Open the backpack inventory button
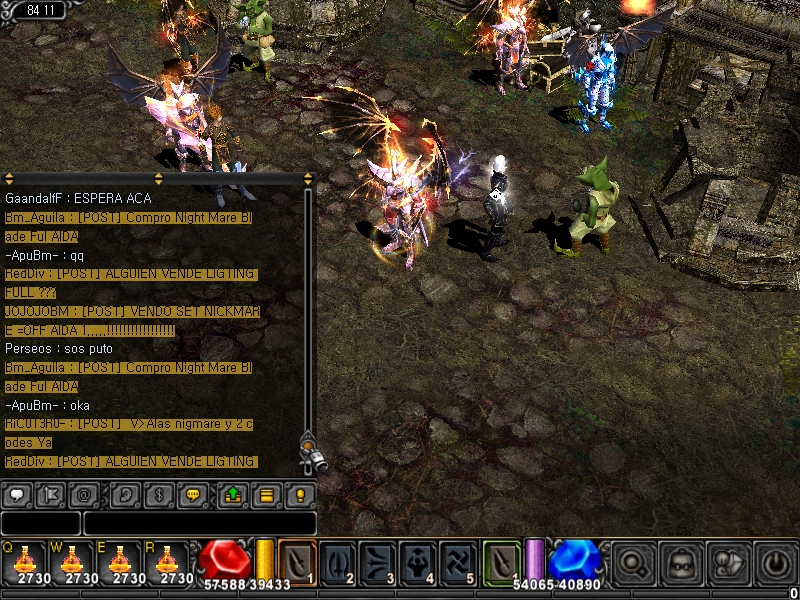The width and height of the screenshot is (800, 600). (682, 561)
